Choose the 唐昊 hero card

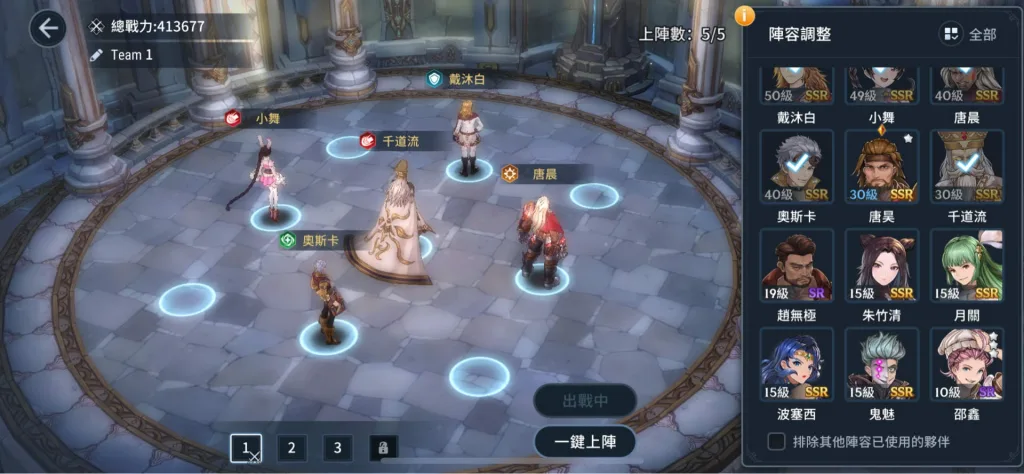pos(881,165)
